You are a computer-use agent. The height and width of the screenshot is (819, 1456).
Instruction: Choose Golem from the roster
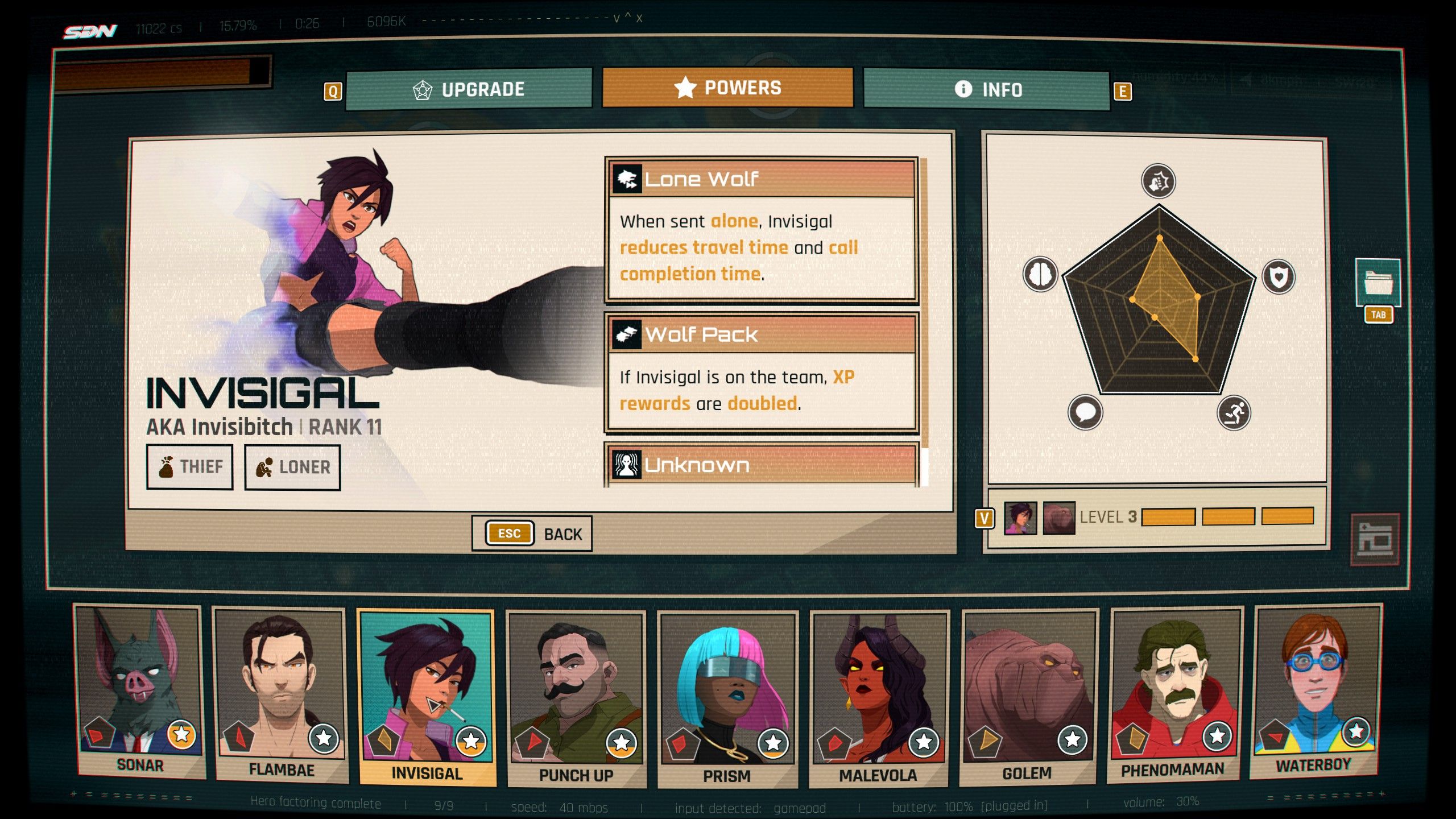click(x=1028, y=695)
